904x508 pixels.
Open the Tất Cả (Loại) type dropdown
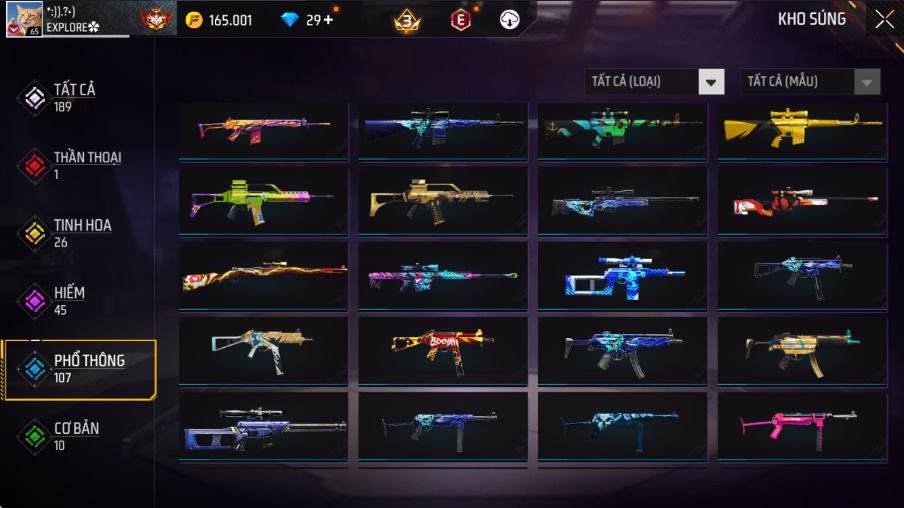point(654,81)
